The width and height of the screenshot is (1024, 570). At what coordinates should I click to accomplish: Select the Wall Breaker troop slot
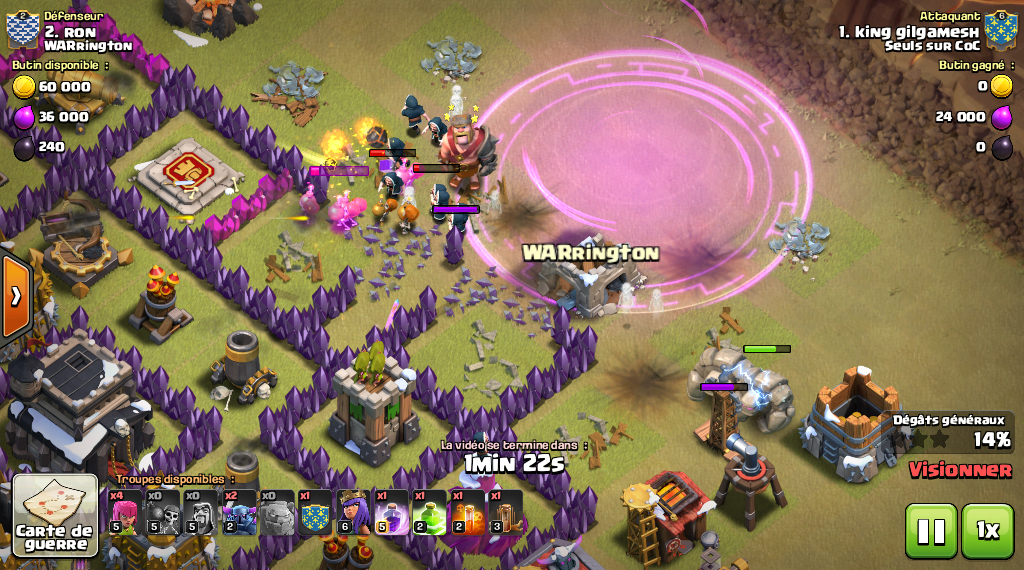(163, 512)
